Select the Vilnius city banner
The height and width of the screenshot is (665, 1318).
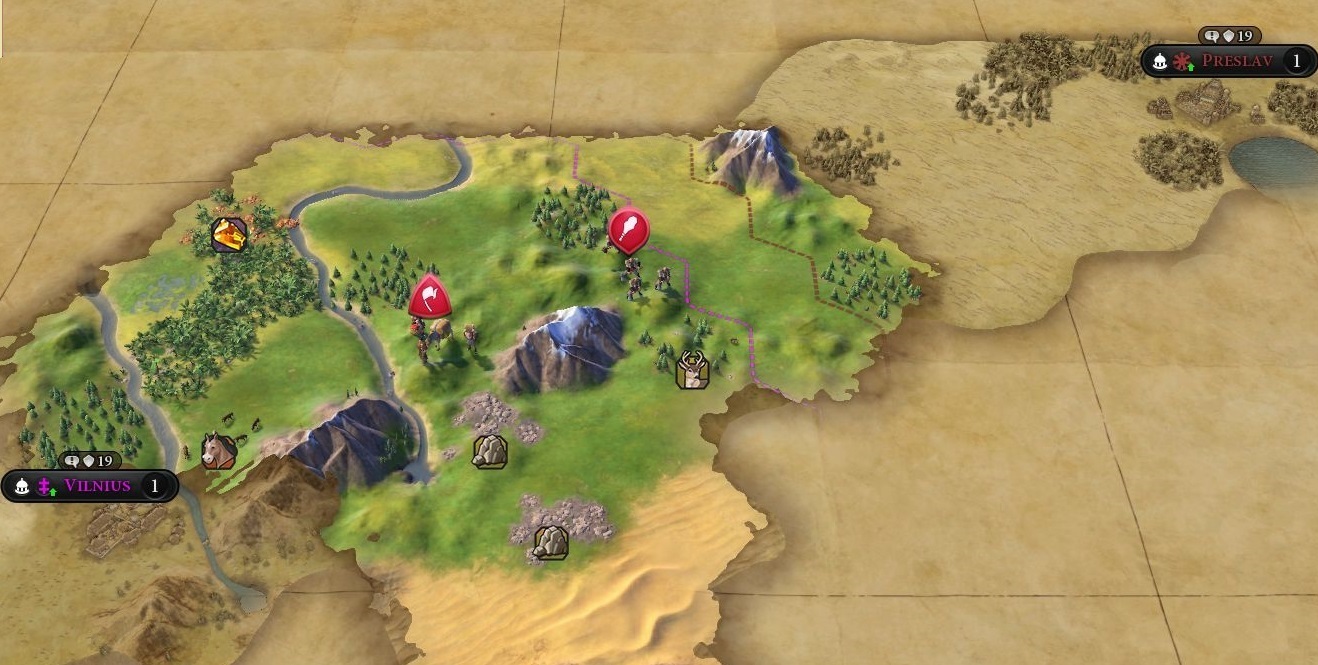[96, 486]
